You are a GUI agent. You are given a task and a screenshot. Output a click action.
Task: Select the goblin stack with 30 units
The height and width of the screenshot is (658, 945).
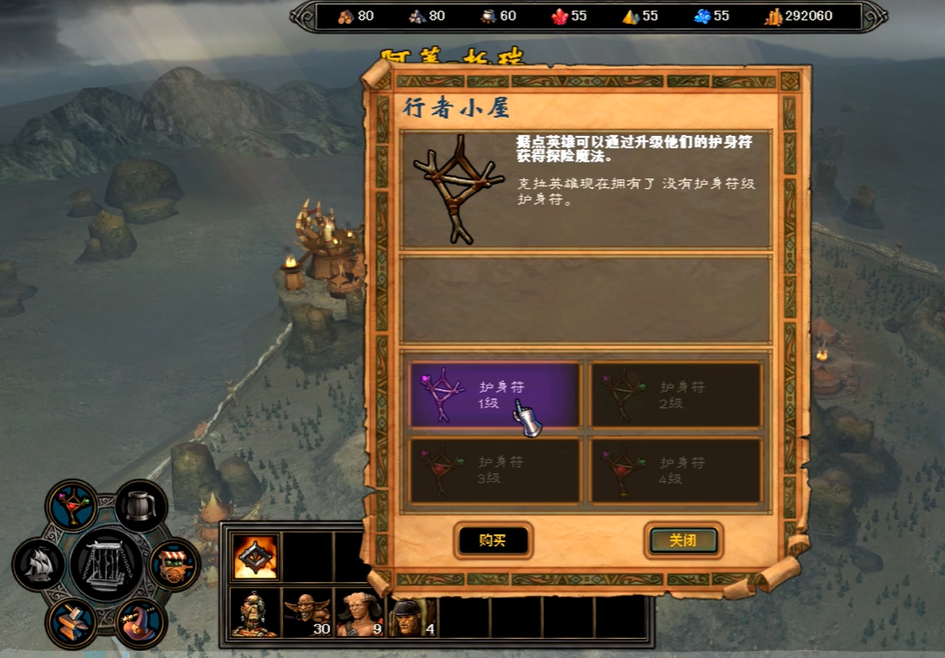[x=306, y=612]
